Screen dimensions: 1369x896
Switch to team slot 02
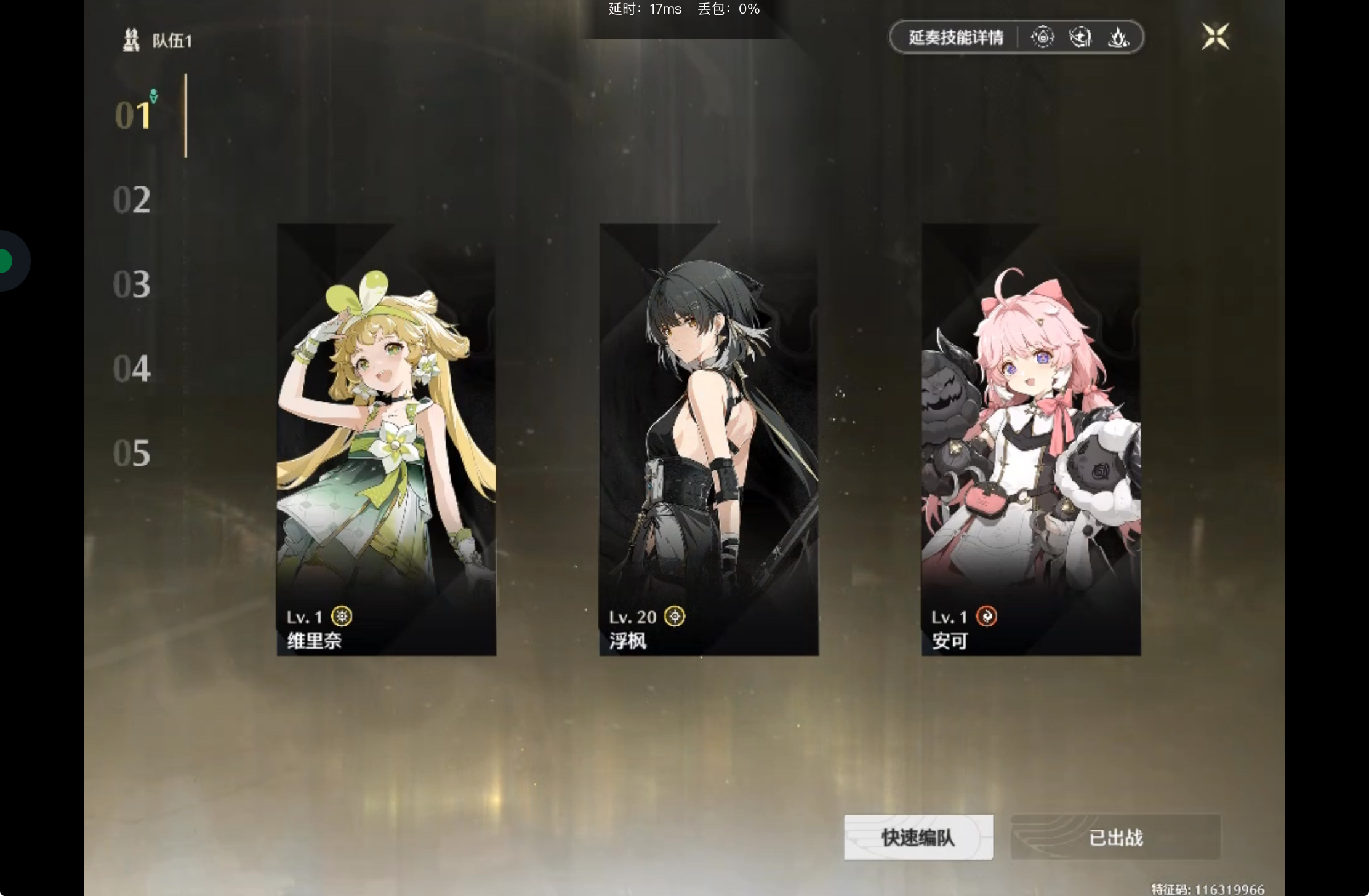pos(132,200)
